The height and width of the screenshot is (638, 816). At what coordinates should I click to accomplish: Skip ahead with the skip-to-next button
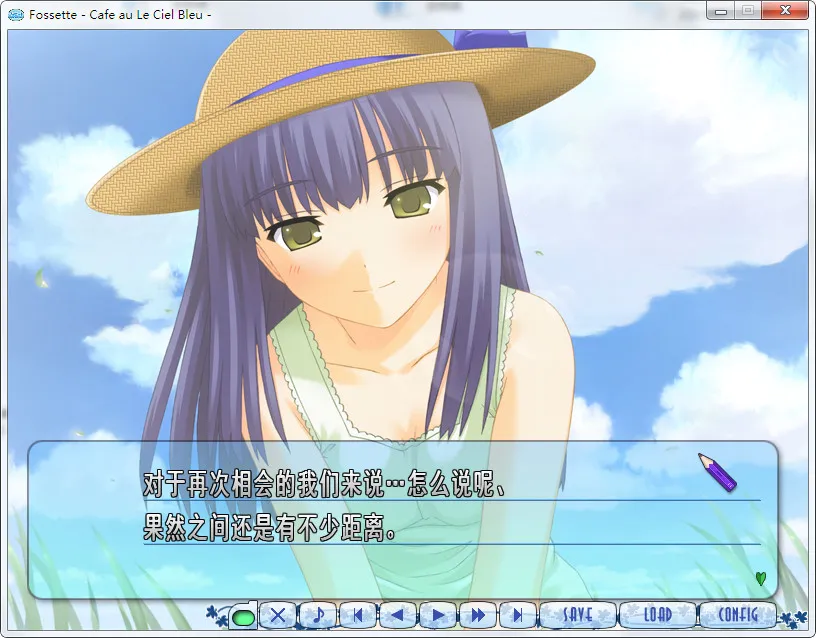(x=518, y=615)
